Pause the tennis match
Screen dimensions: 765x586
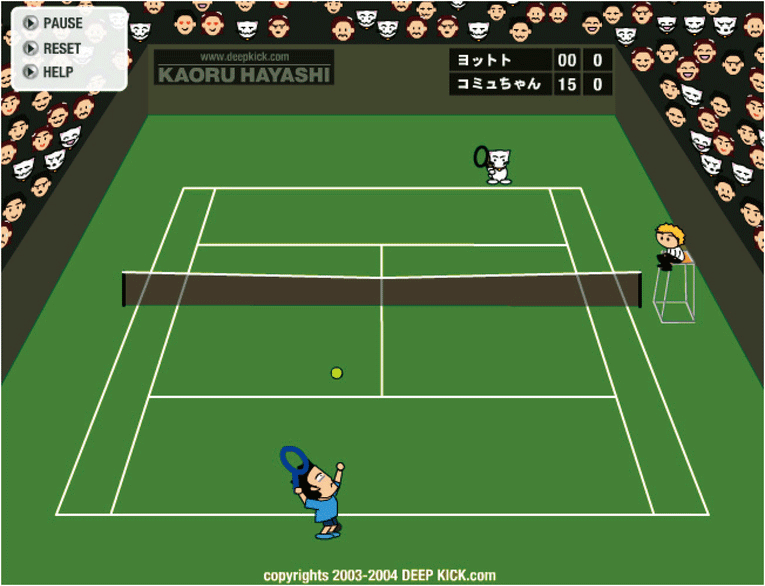tap(54, 23)
